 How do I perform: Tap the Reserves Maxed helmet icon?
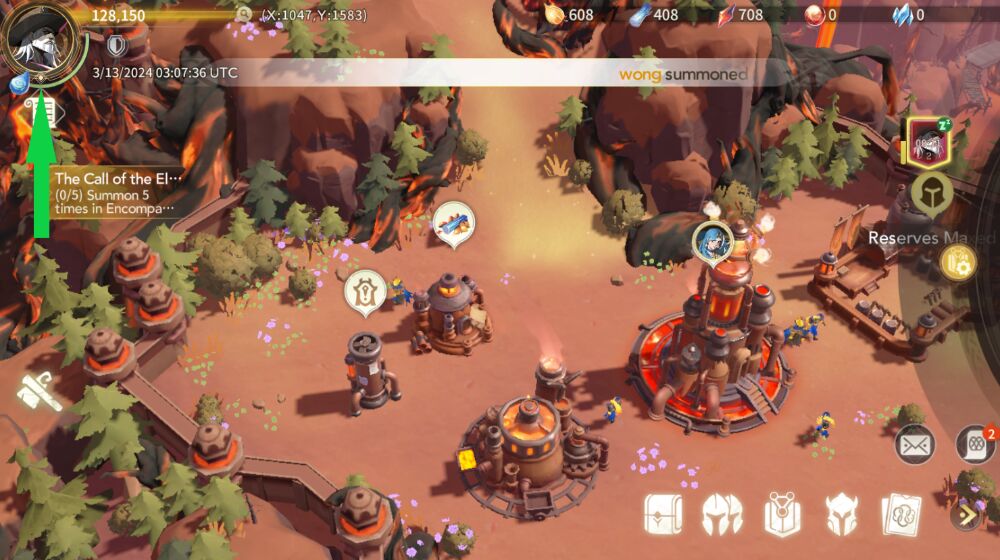point(929,193)
